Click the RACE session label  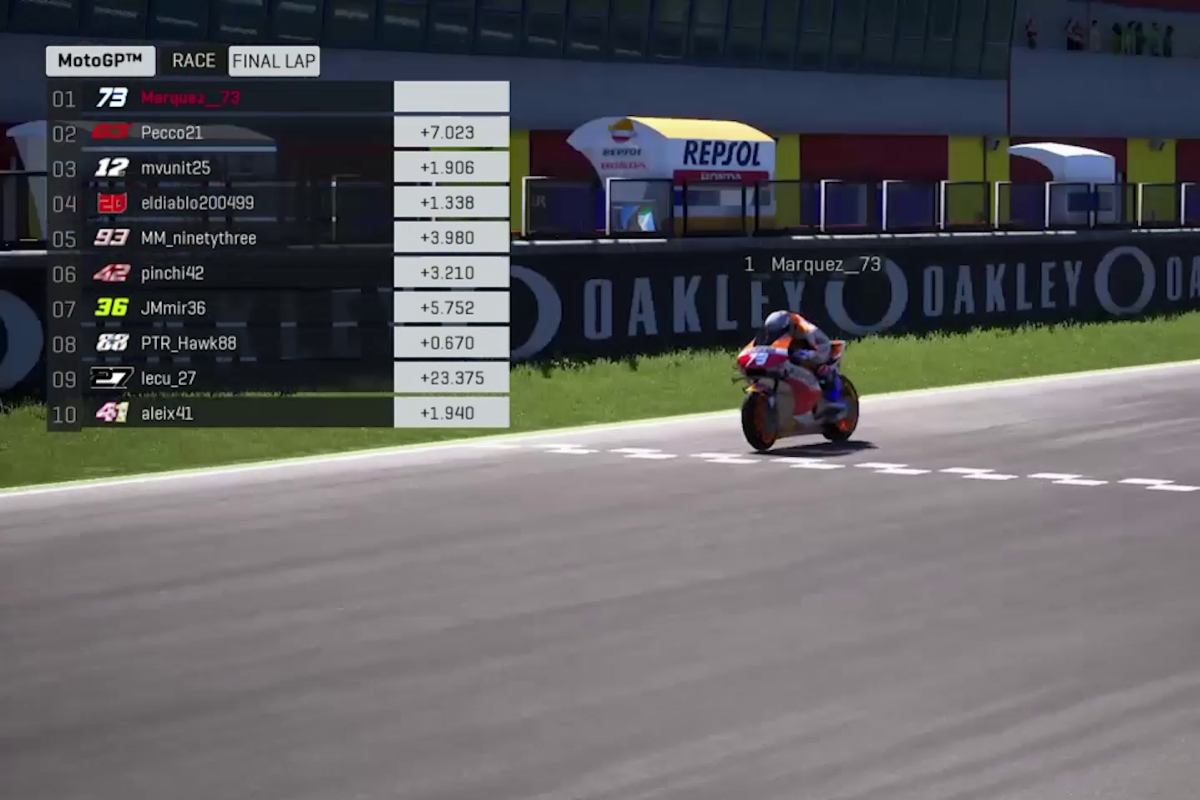click(x=193, y=61)
